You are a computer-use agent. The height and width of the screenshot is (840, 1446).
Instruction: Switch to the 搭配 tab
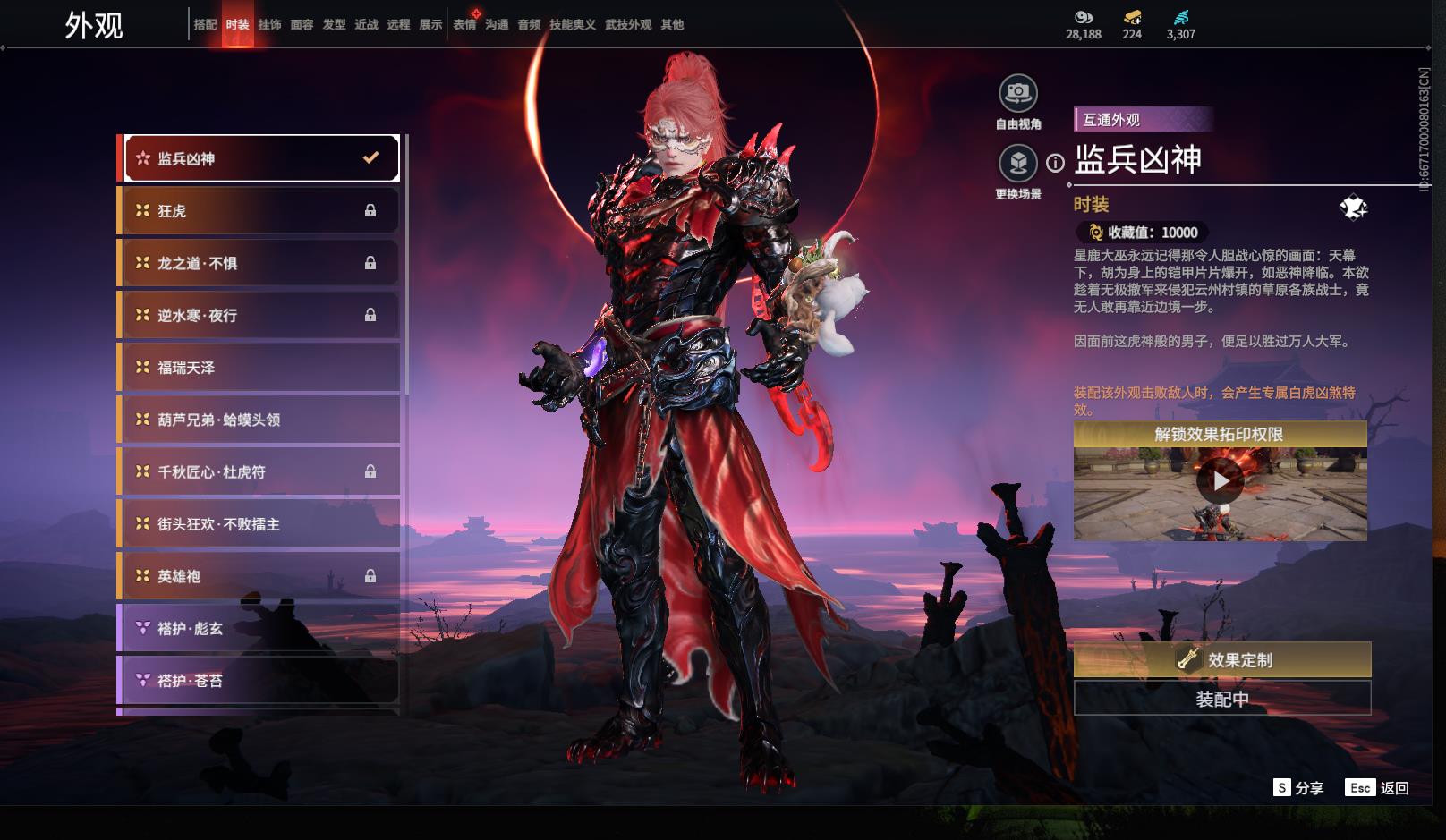(x=205, y=25)
